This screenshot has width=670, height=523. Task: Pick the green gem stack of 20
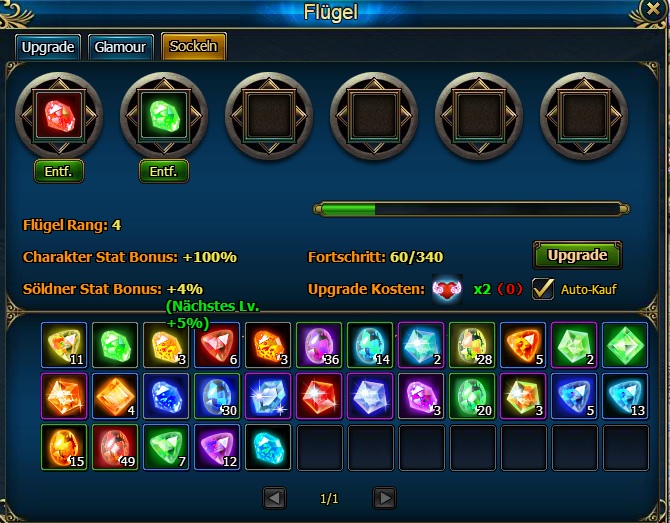[x=472, y=396]
